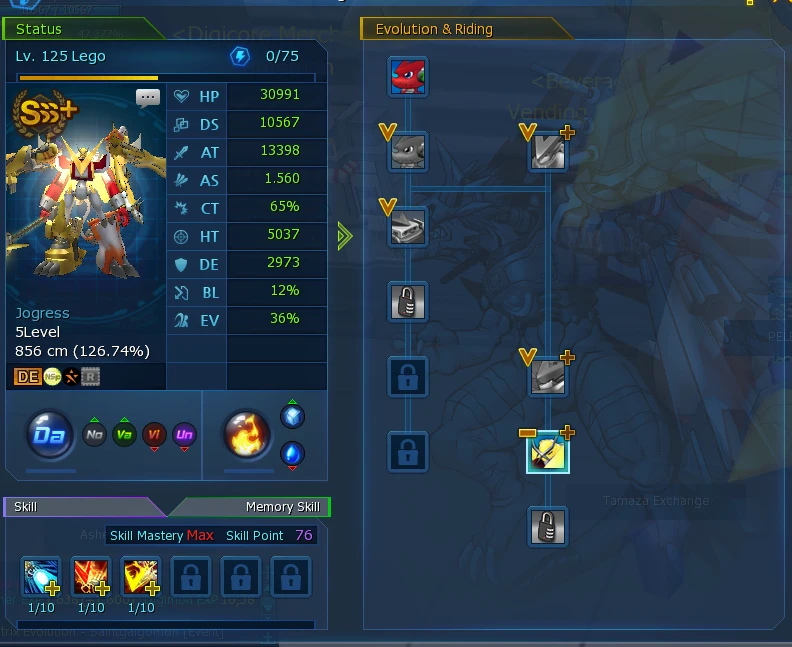Click the grey No attribute icon
The height and width of the screenshot is (647, 792).
94,436
